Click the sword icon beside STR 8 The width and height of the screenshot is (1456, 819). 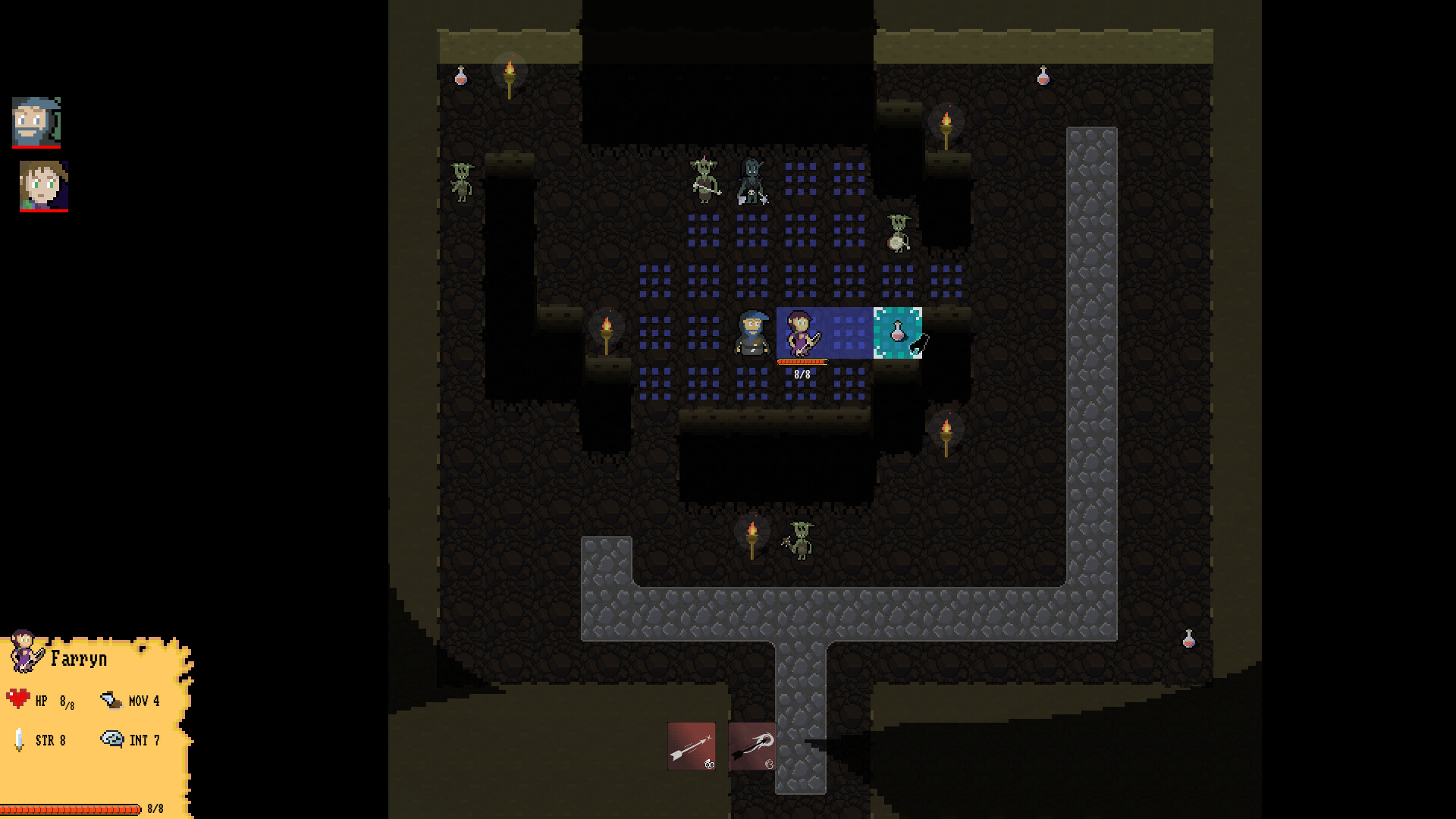(x=18, y=739)
